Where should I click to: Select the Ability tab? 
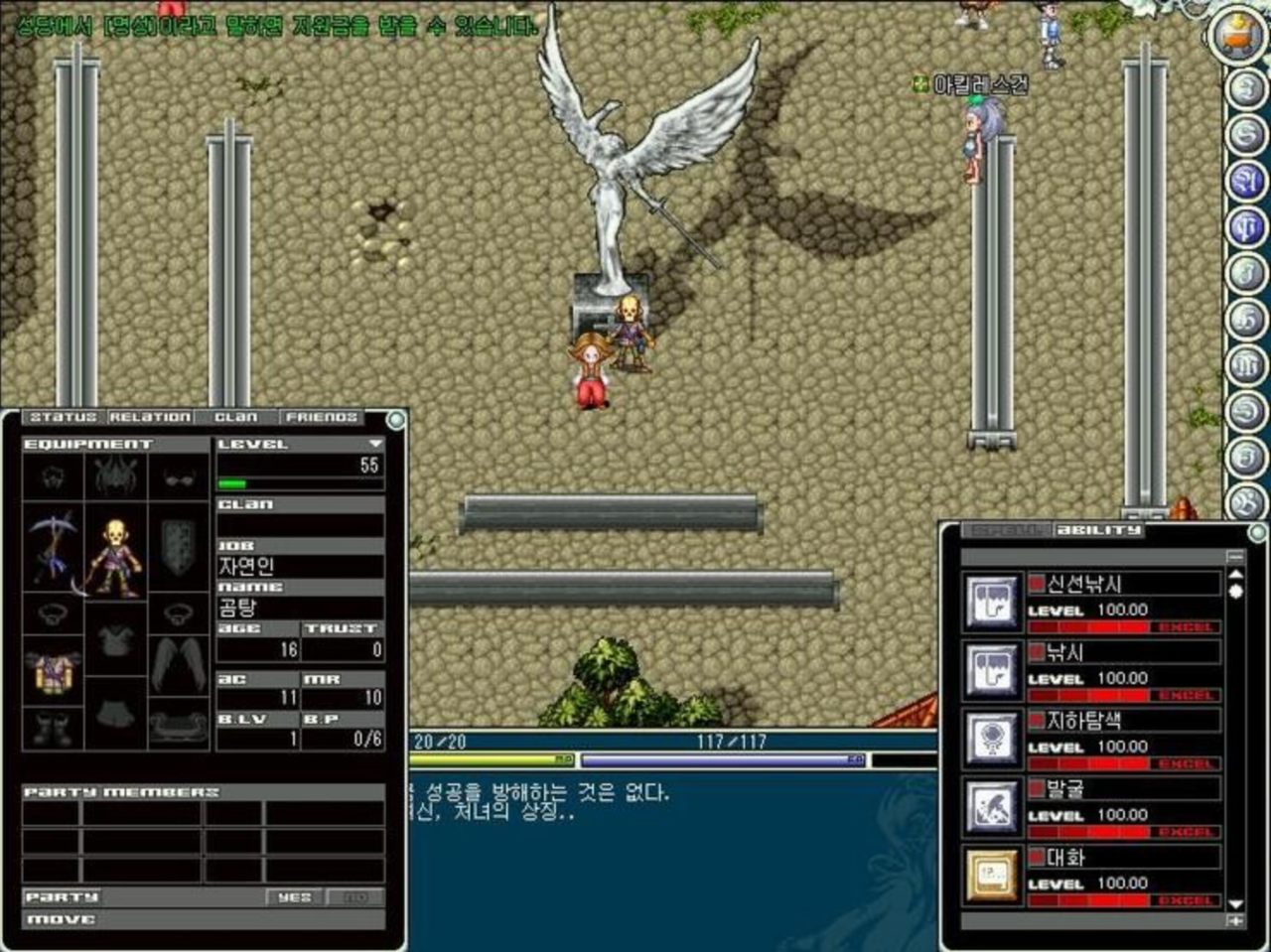click(x=1098, y=530)
